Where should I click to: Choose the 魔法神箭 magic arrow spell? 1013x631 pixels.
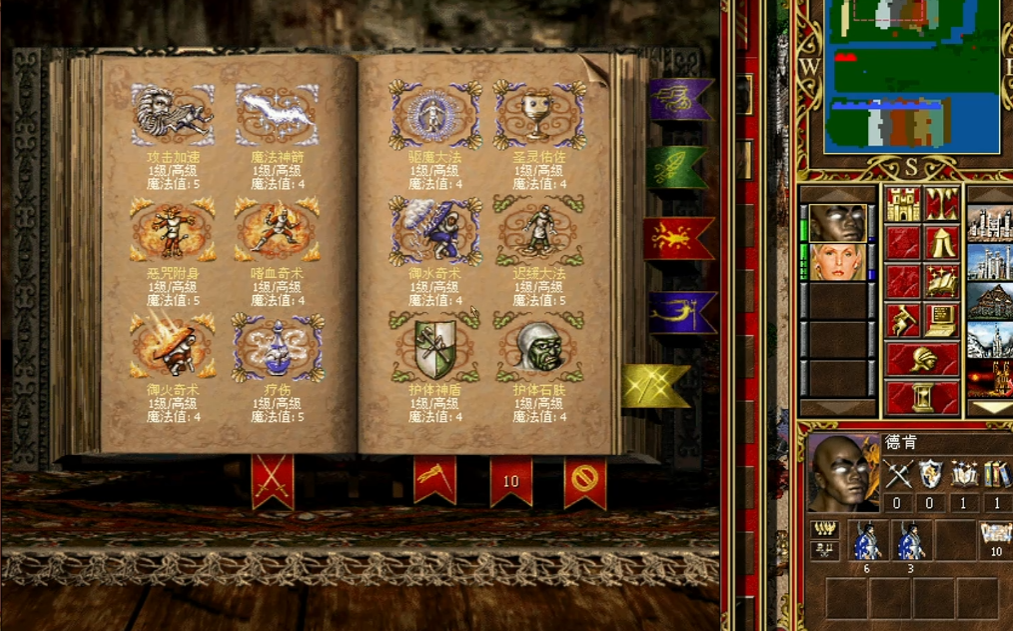277,115
